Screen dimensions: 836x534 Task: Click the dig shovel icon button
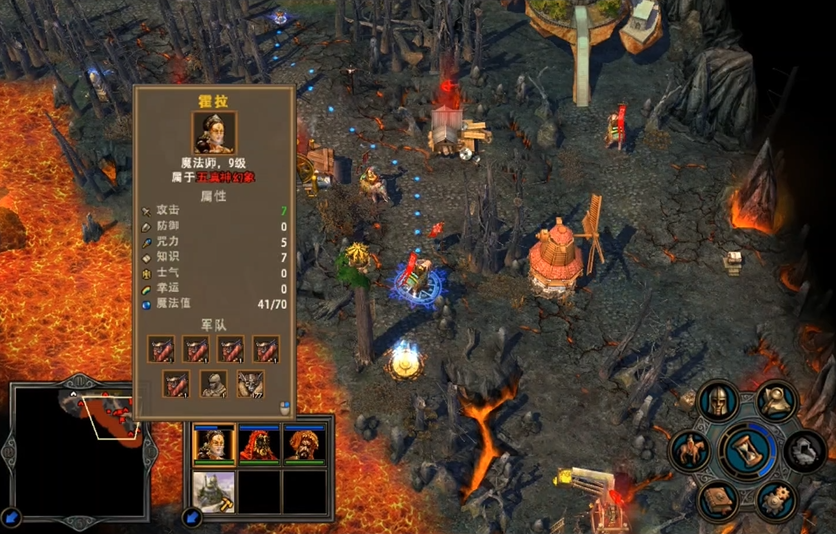pyautogui.click(x=774, y=400)
